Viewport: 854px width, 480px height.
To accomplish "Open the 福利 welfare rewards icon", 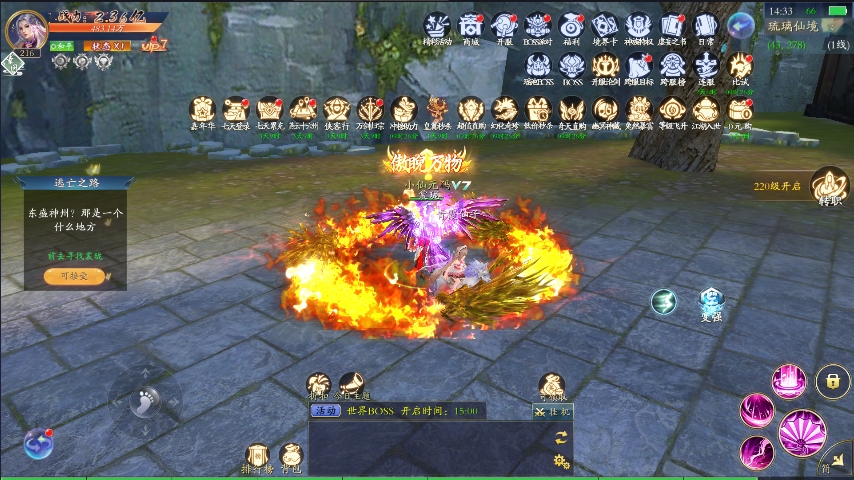I will (x=572, y=29).
